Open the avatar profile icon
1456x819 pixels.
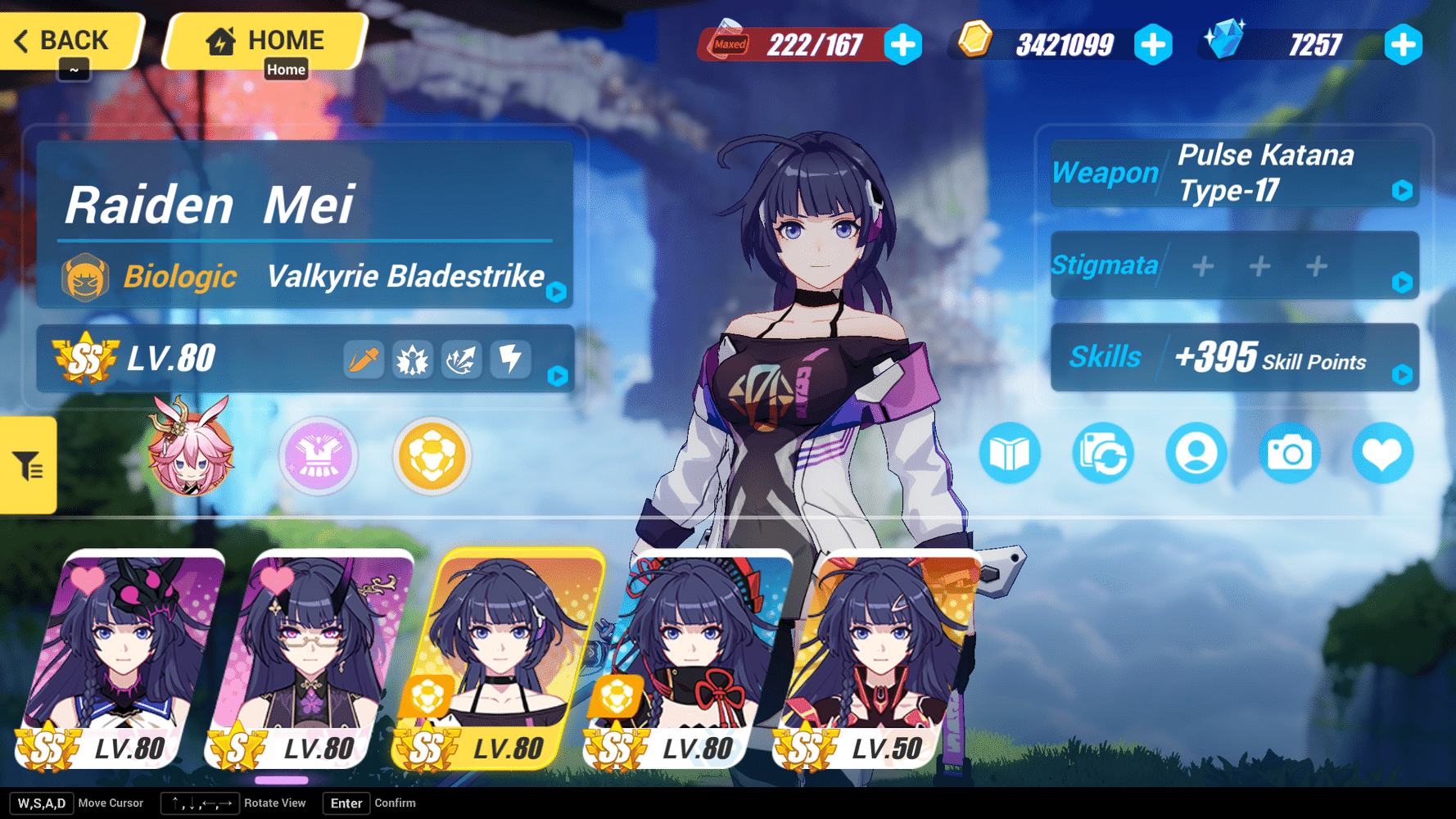click(x=1196, y=453)
